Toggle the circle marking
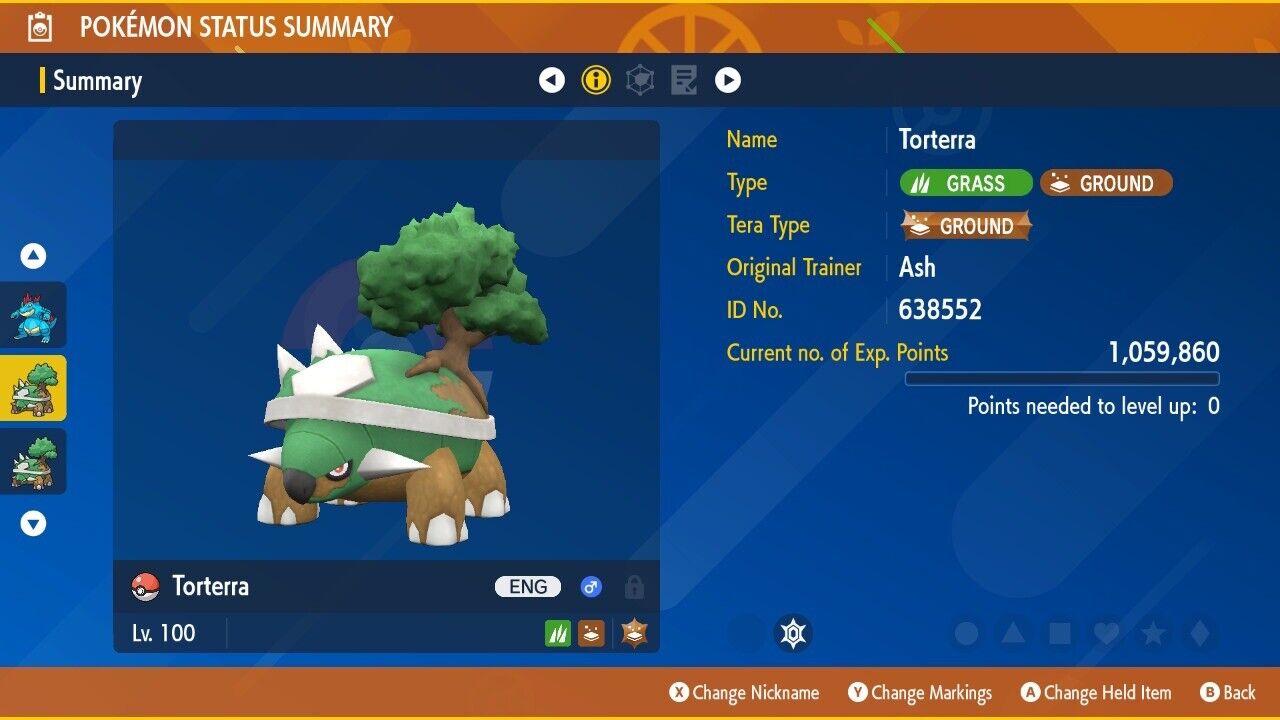The width and height of the screenshot is (1280, 720). [x=966, y=633]
